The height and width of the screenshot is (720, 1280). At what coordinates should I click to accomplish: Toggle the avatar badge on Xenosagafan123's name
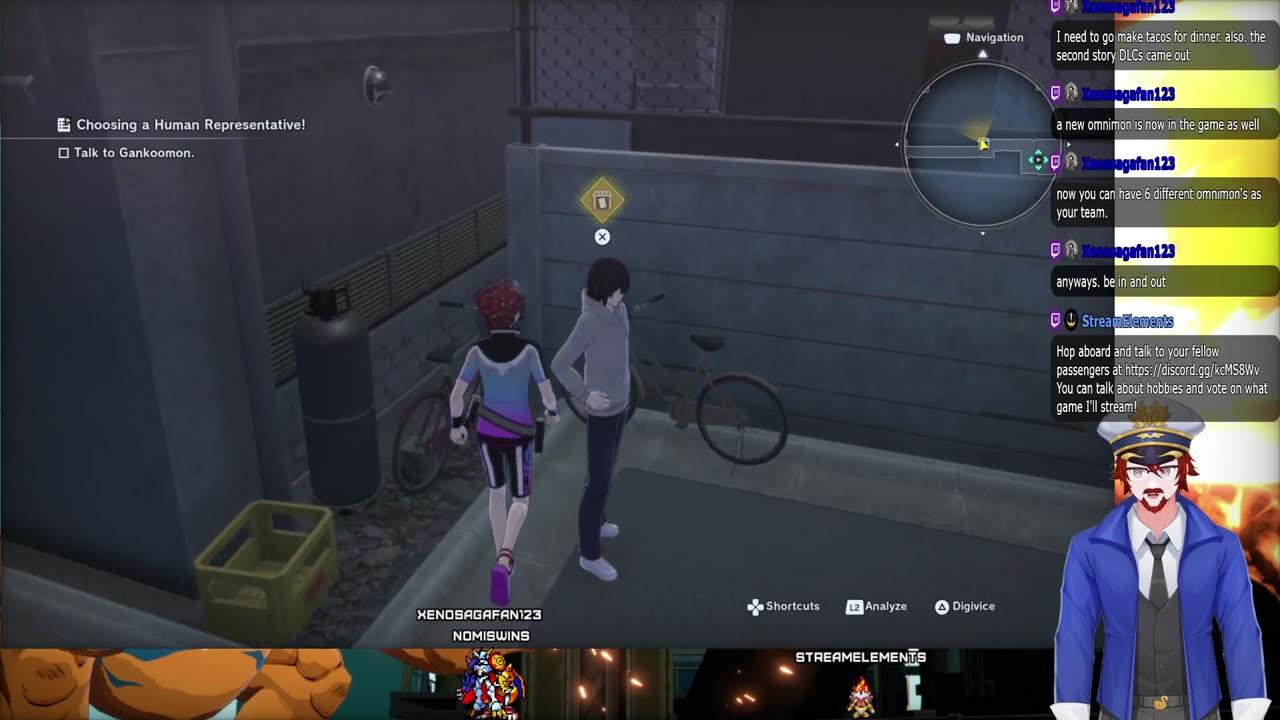click(x=1071, y=93)
